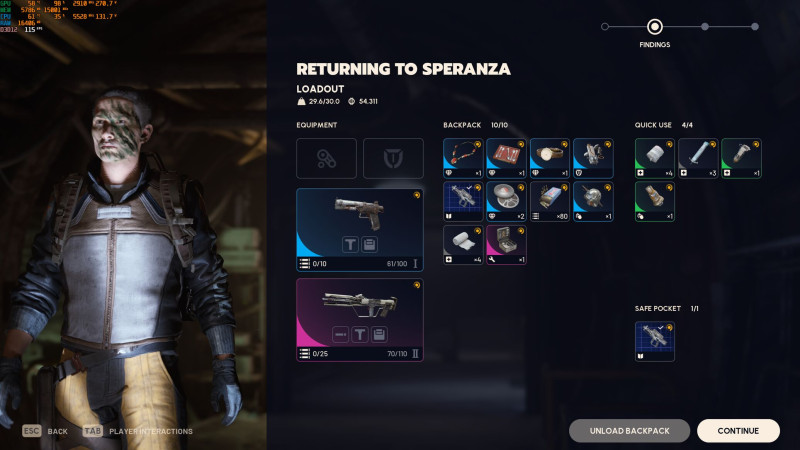800x450 pixels.
Task: Select the red cutlery case item
Action: (x=506, y=158)
